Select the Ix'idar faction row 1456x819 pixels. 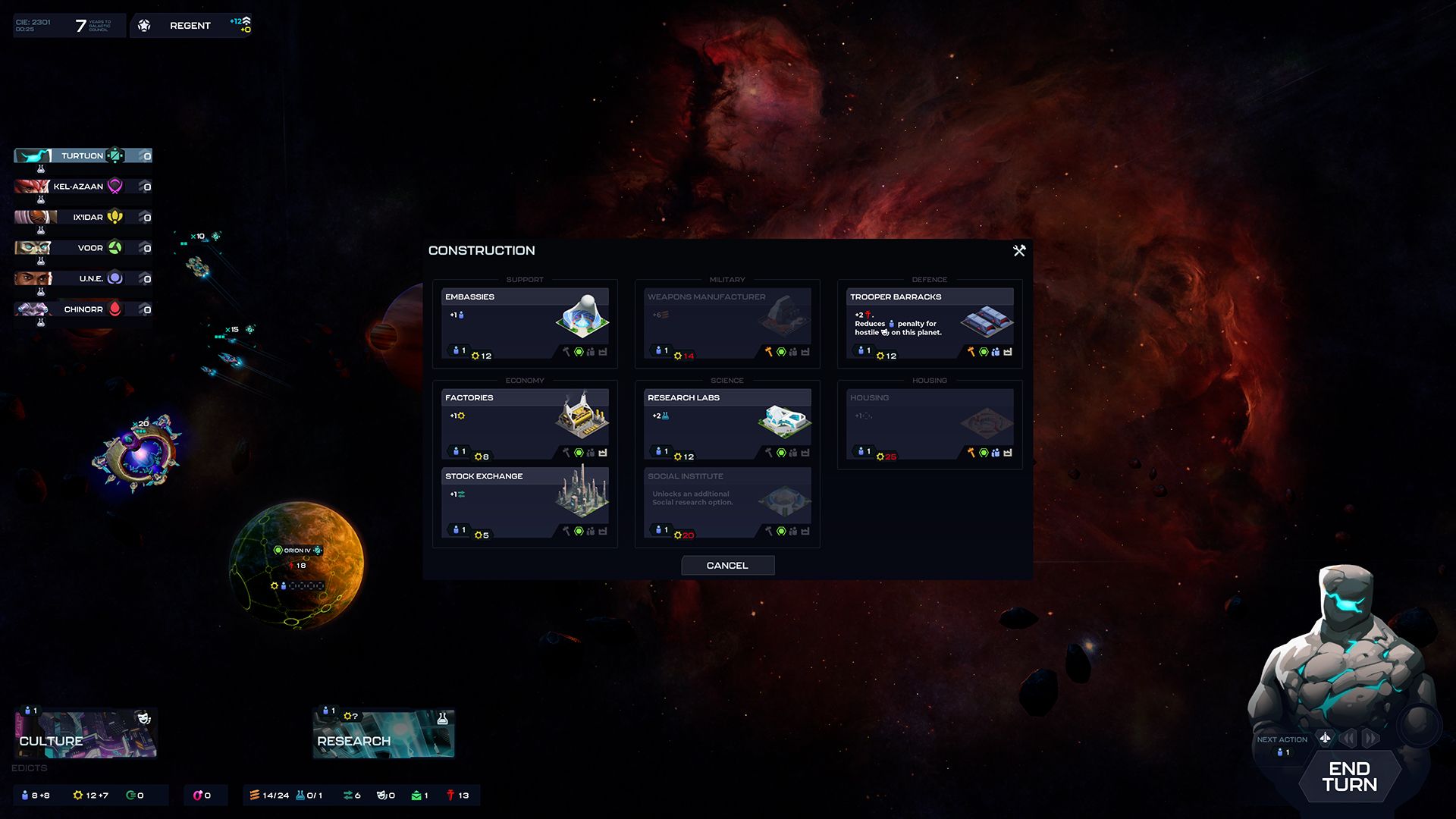pyautogui.click(x=83, y=218)
